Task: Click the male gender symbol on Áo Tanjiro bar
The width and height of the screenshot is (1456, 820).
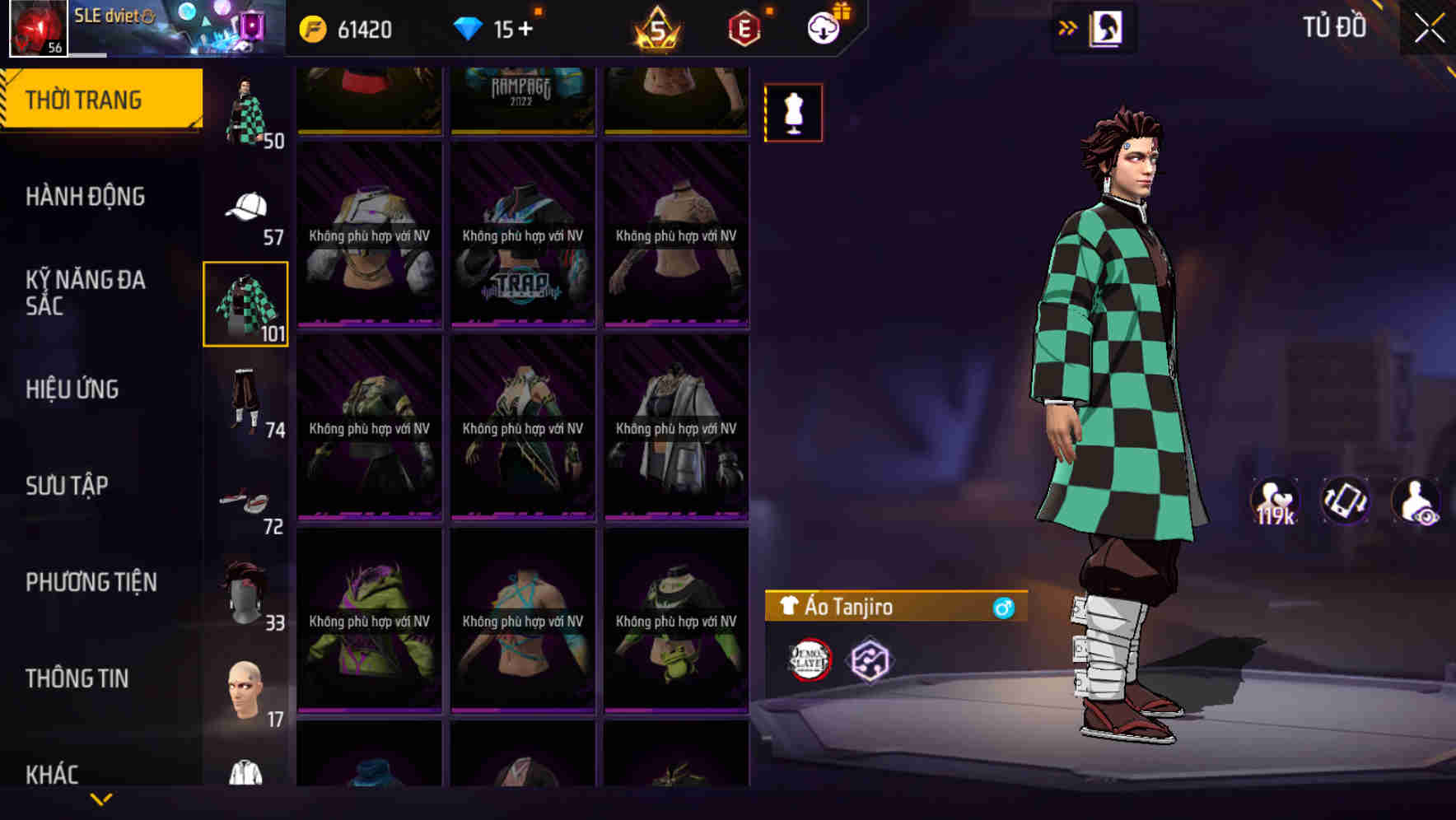Action: tap(1004, 609)
